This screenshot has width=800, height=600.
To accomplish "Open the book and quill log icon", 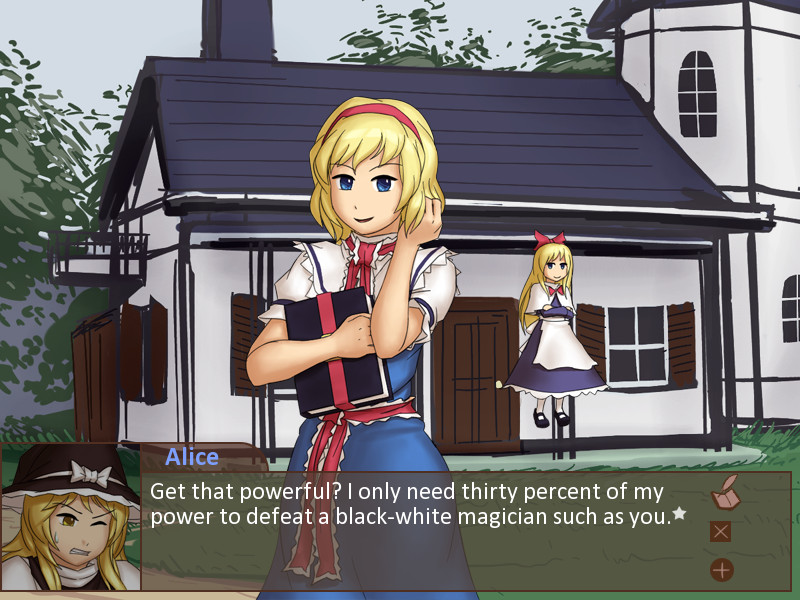I will [724, 492].
